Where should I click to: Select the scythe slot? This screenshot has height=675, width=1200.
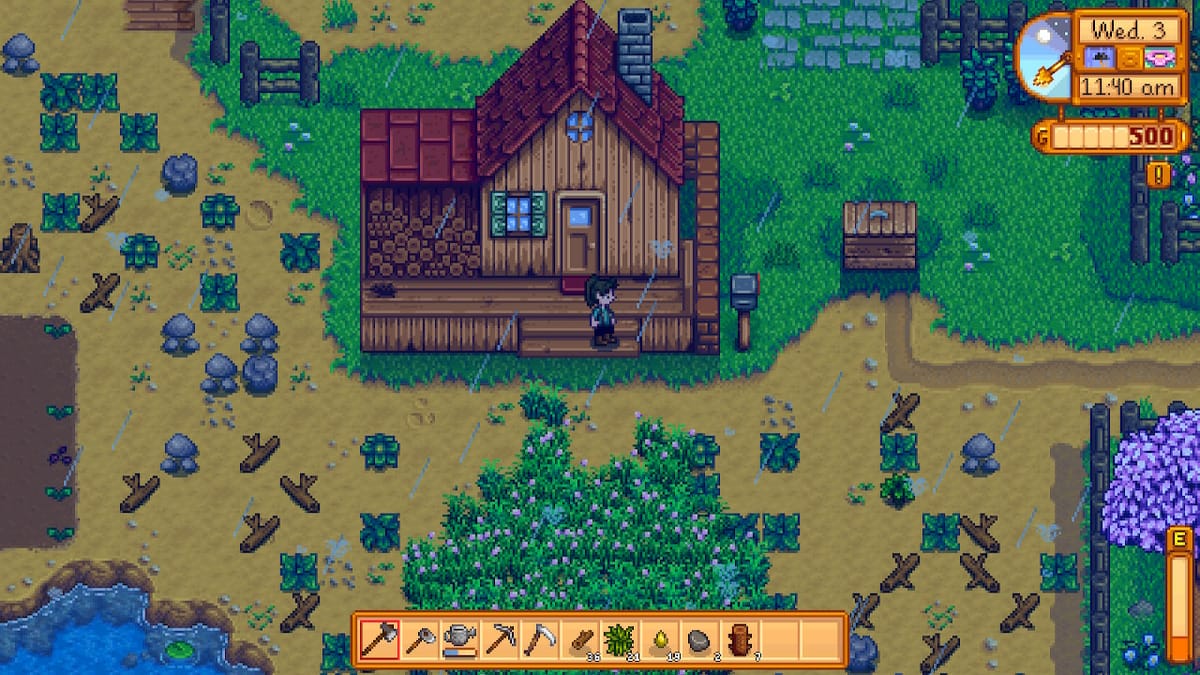[x=539, y=639]
